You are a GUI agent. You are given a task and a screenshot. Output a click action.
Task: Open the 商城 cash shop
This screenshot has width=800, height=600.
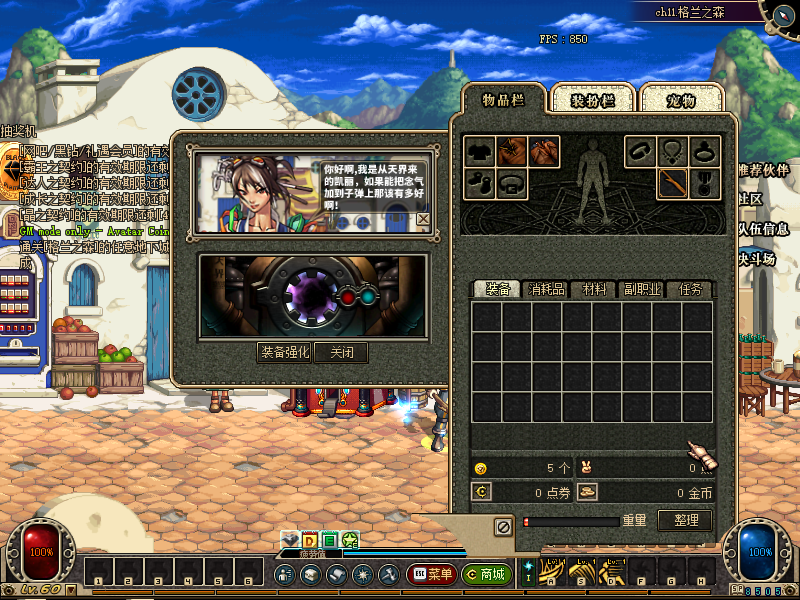pyautogui.click(x=487, y=574)
